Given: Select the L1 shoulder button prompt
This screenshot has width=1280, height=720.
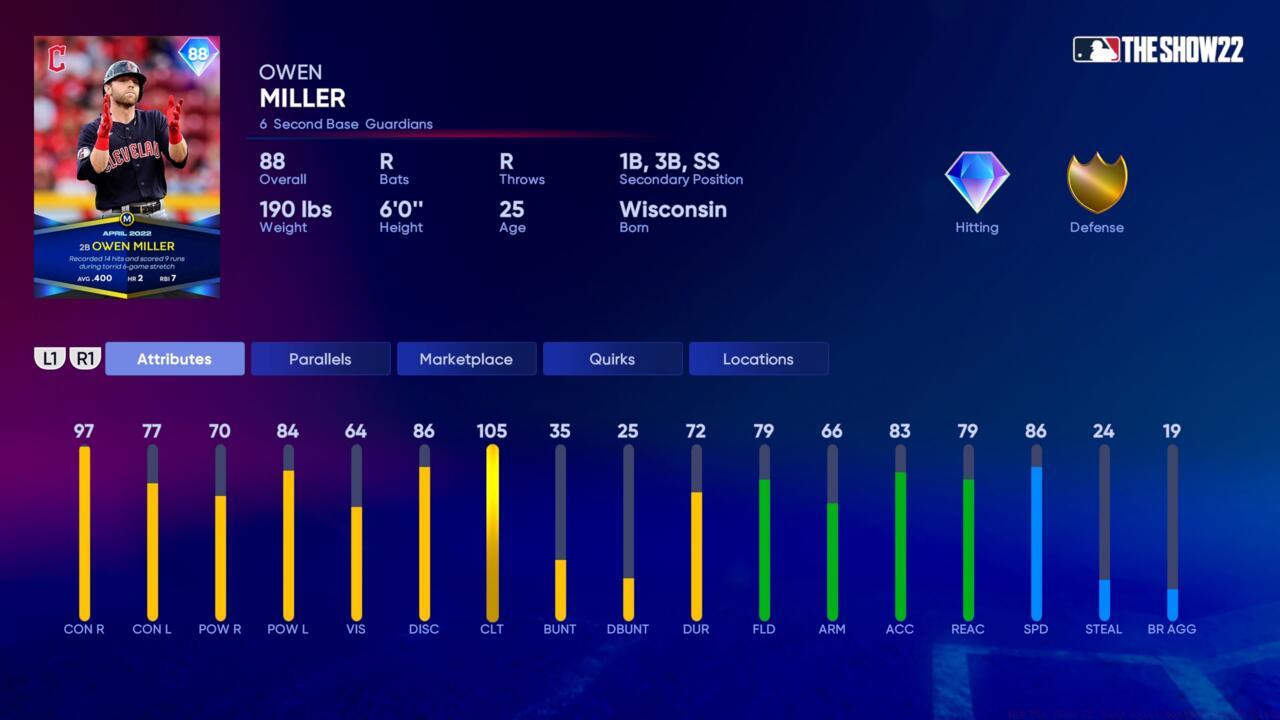Looking at the screenshot, I should pyautogui.click(x=50, y=357).
